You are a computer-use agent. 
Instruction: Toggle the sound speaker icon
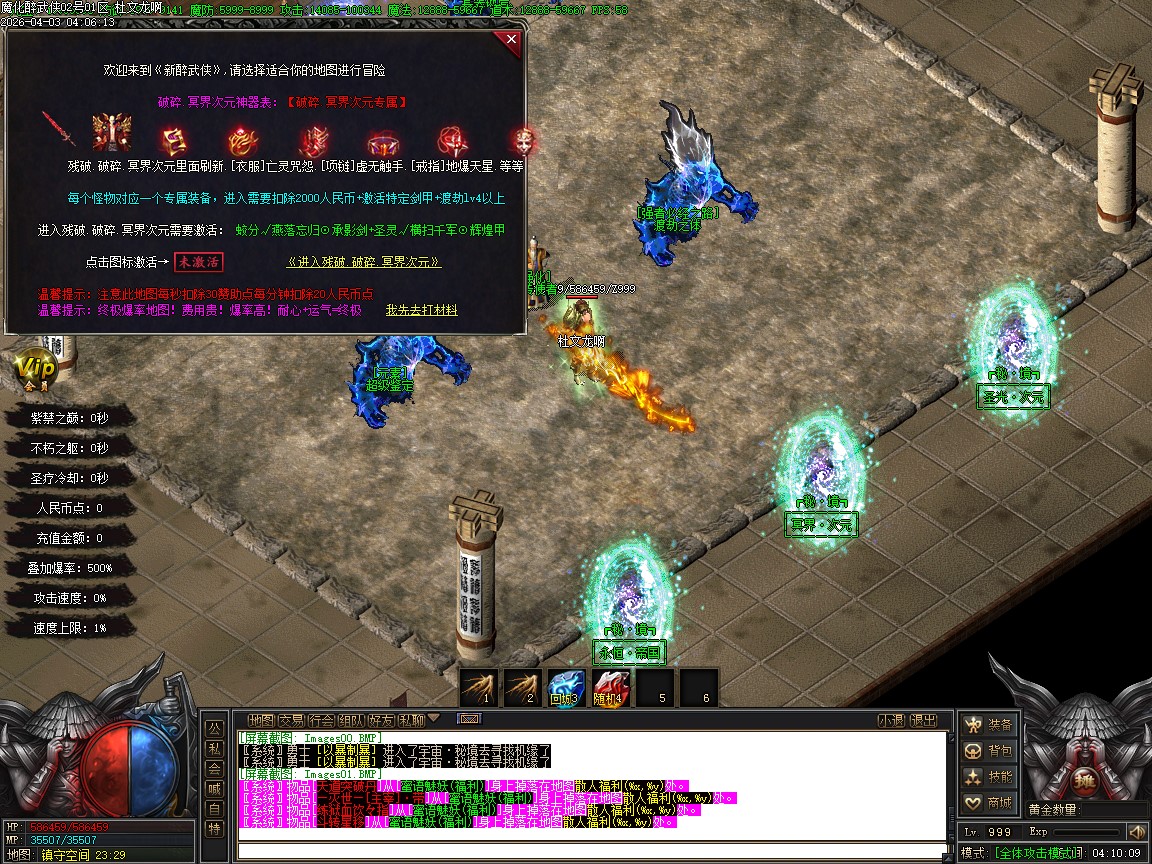tap(1136, 832)
